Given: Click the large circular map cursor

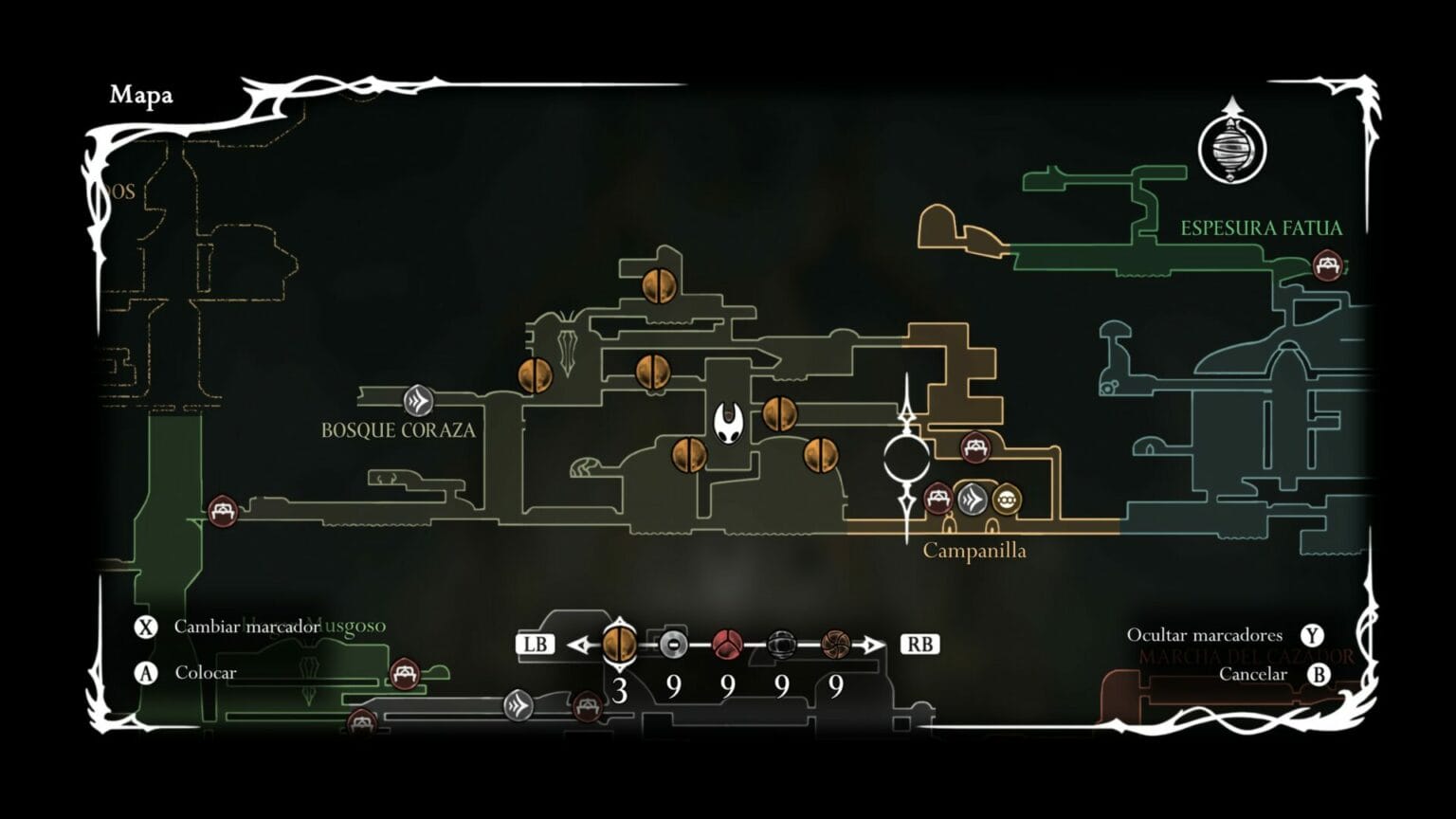Looking at the screenshot, I should 907,458.
